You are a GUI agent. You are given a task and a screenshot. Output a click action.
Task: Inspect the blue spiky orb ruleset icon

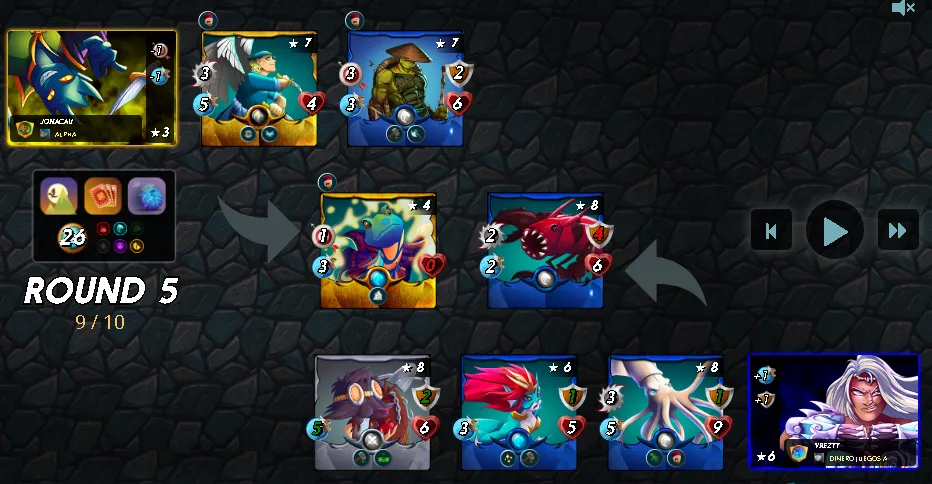click(x=147, y=196)
